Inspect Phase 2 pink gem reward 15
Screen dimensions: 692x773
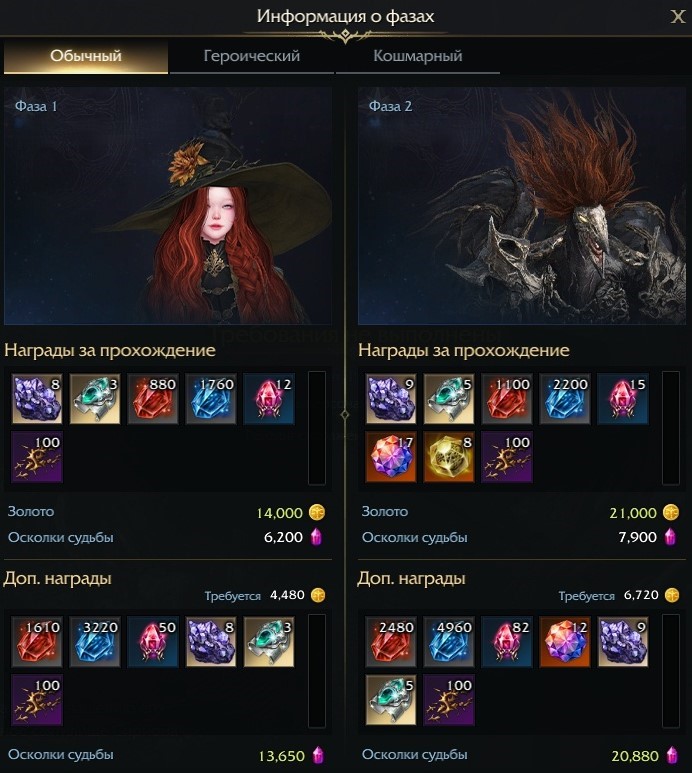(621, 398)
